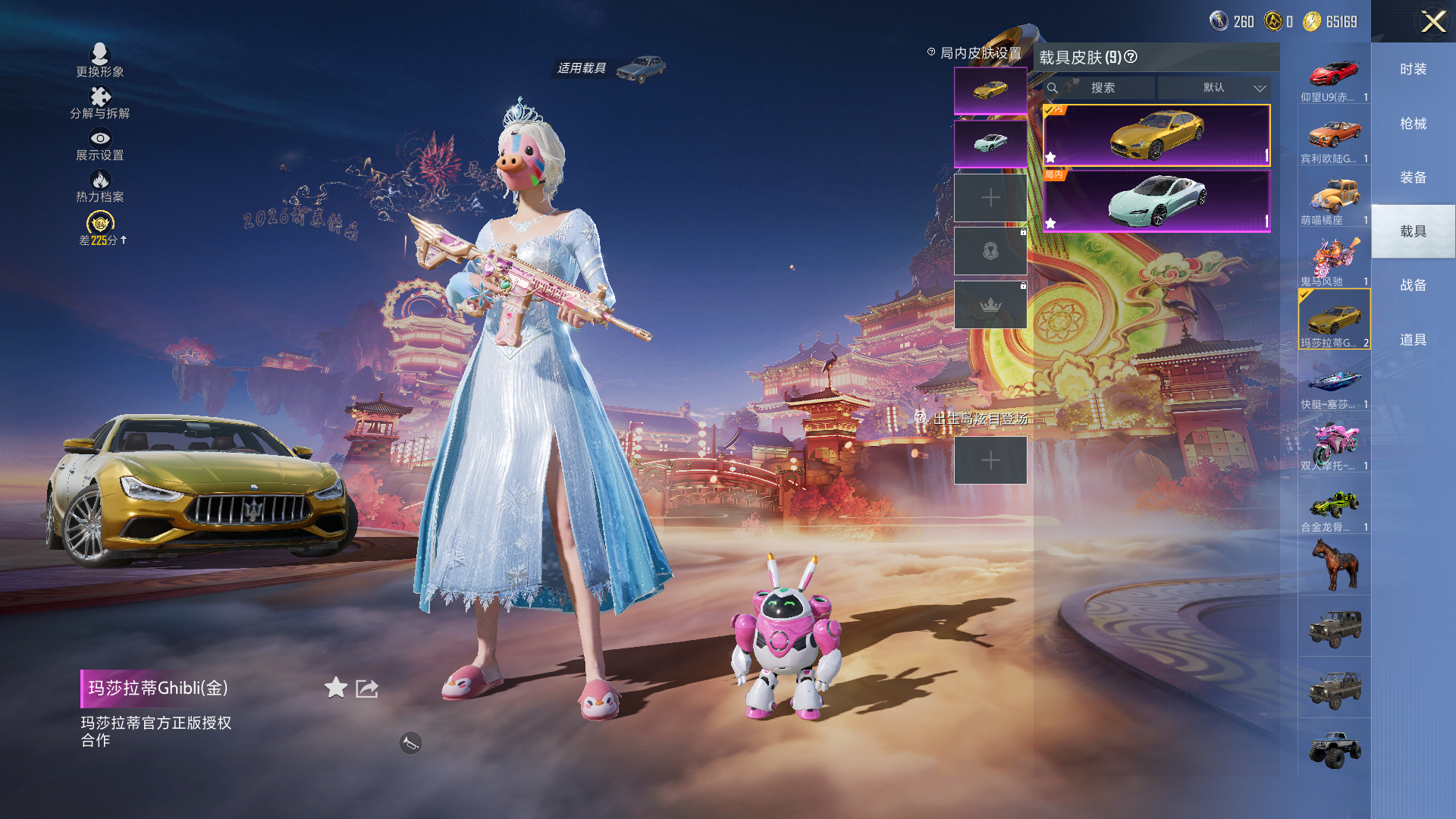Switch to the 战备 tab
The image size is (1456, 819).
pyautogui.click(x=1413, y=285)
